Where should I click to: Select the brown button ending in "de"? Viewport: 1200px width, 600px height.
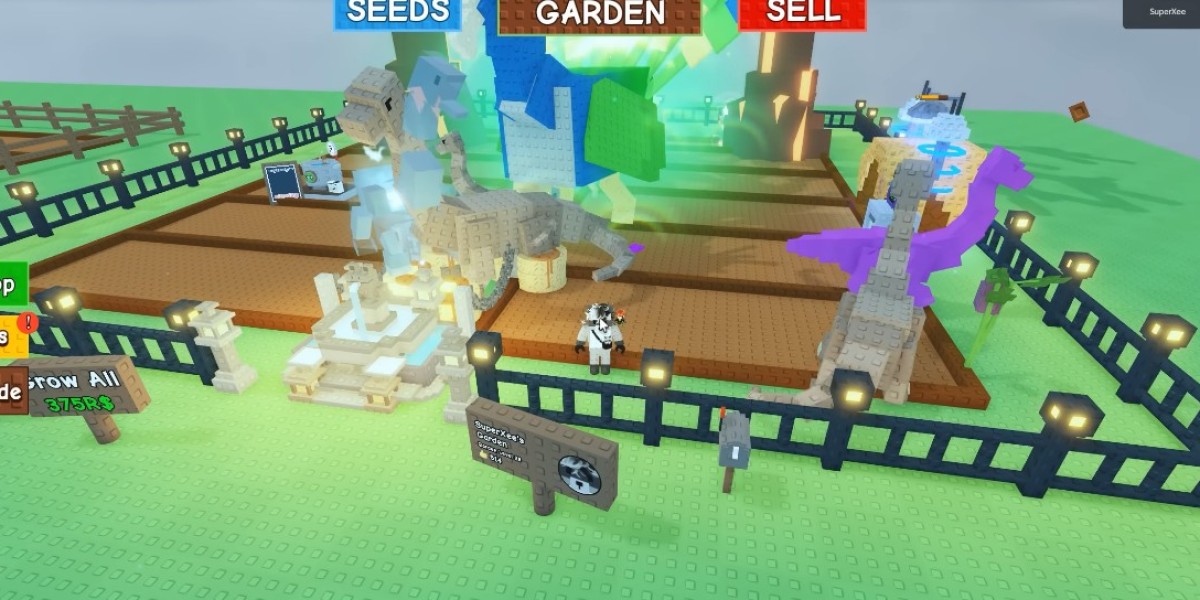[11, 393]
